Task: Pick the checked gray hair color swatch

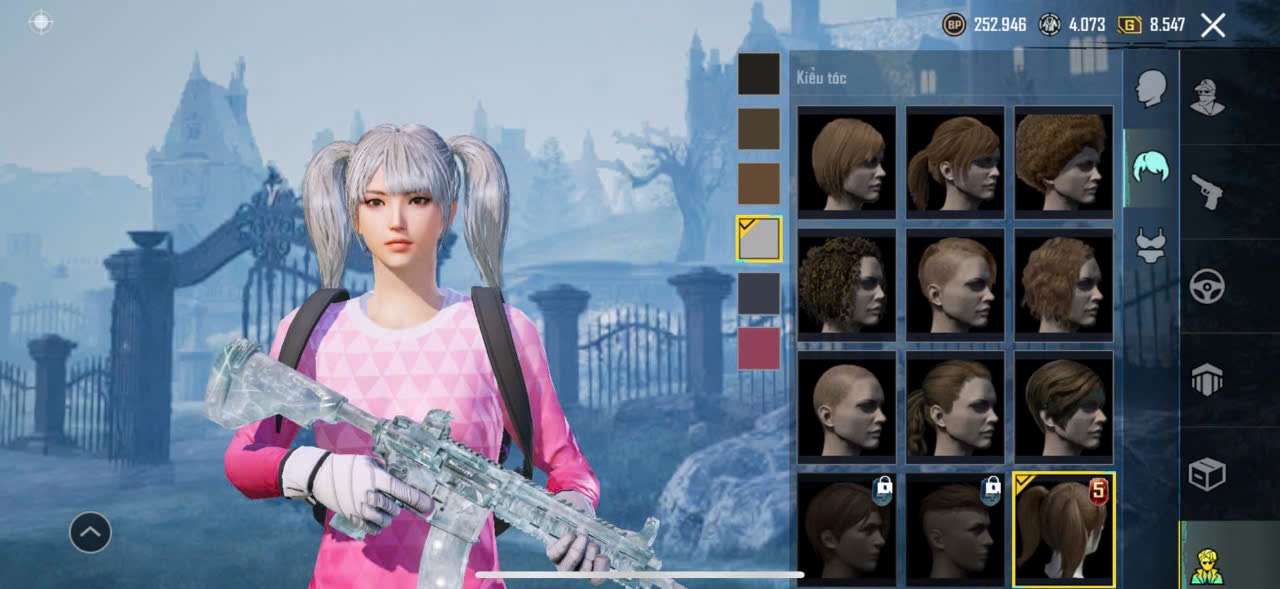Action: (759, 238)
